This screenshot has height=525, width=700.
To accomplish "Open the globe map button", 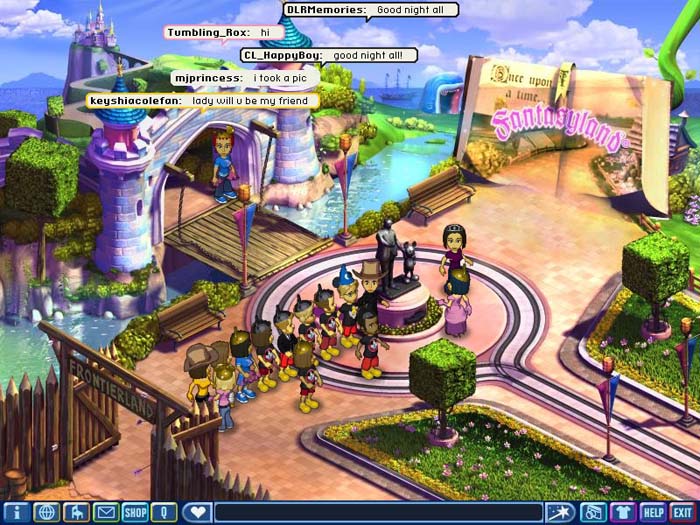I will [46, 512].
